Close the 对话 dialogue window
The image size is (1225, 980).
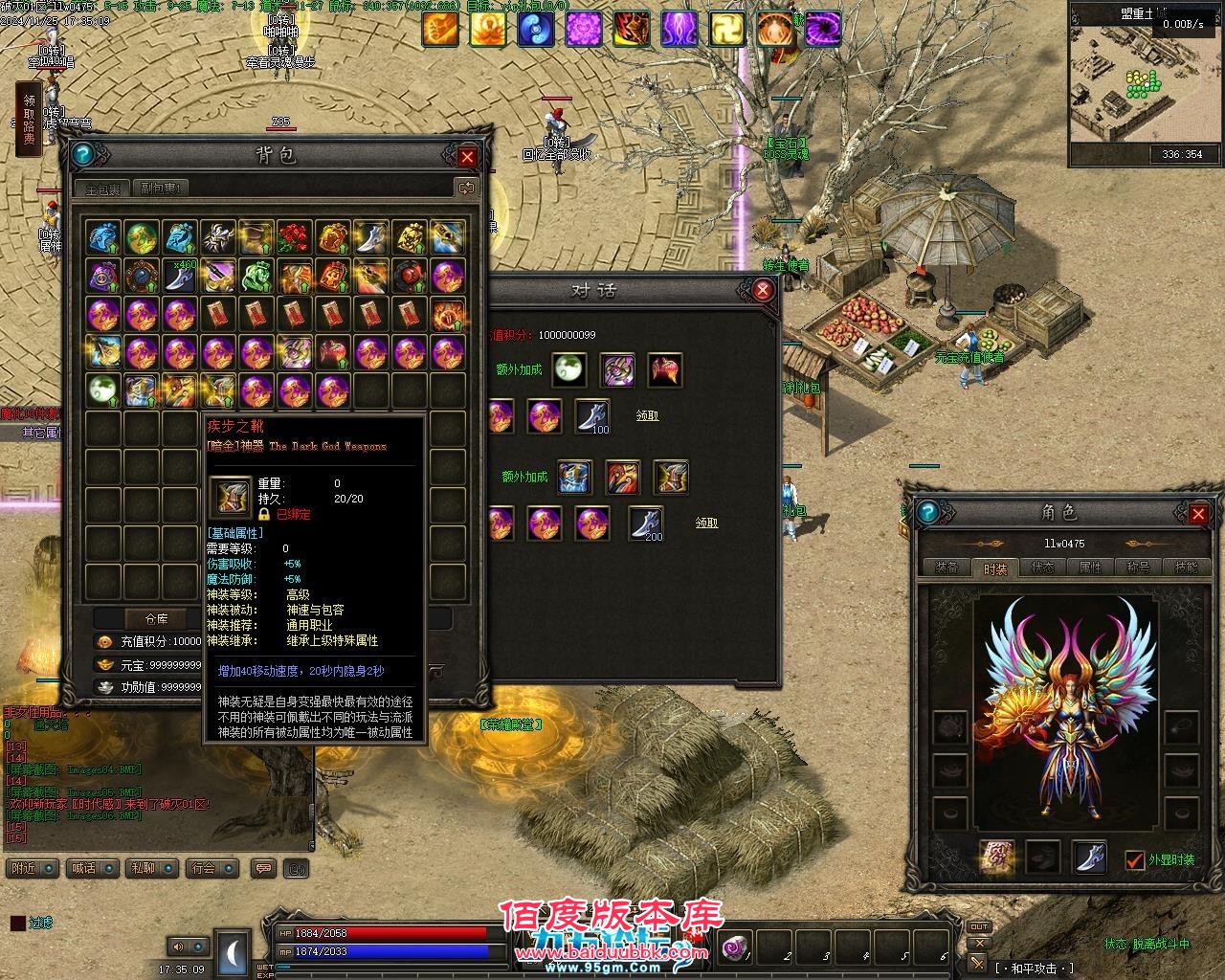click(x=763, y=290)
